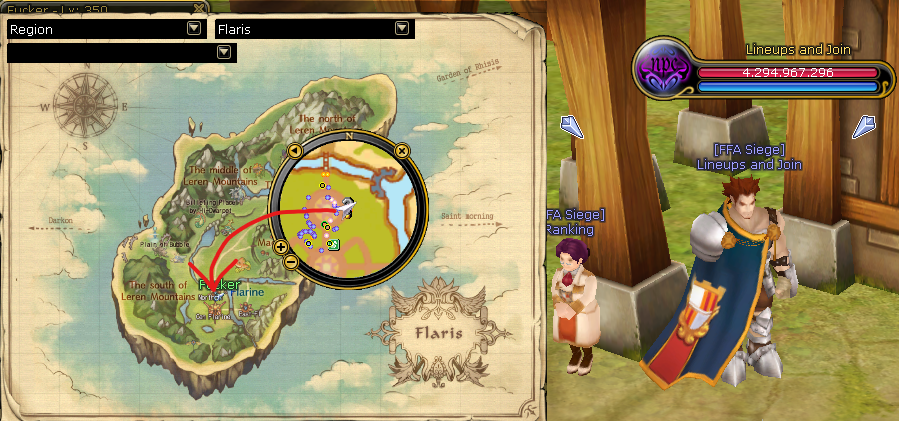Select the green marker on the minimap

333,244
